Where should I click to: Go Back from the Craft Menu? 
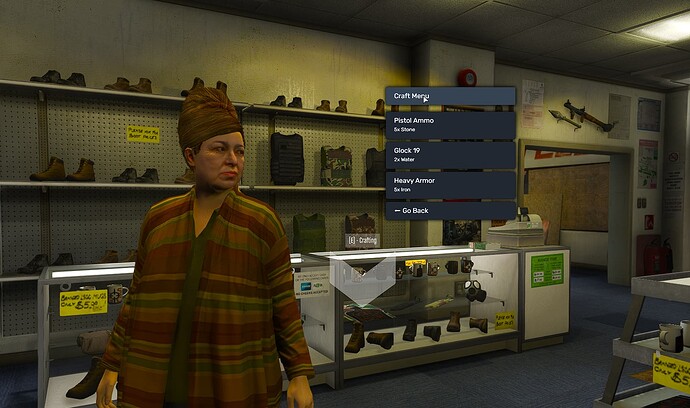[x=450, y=211]
